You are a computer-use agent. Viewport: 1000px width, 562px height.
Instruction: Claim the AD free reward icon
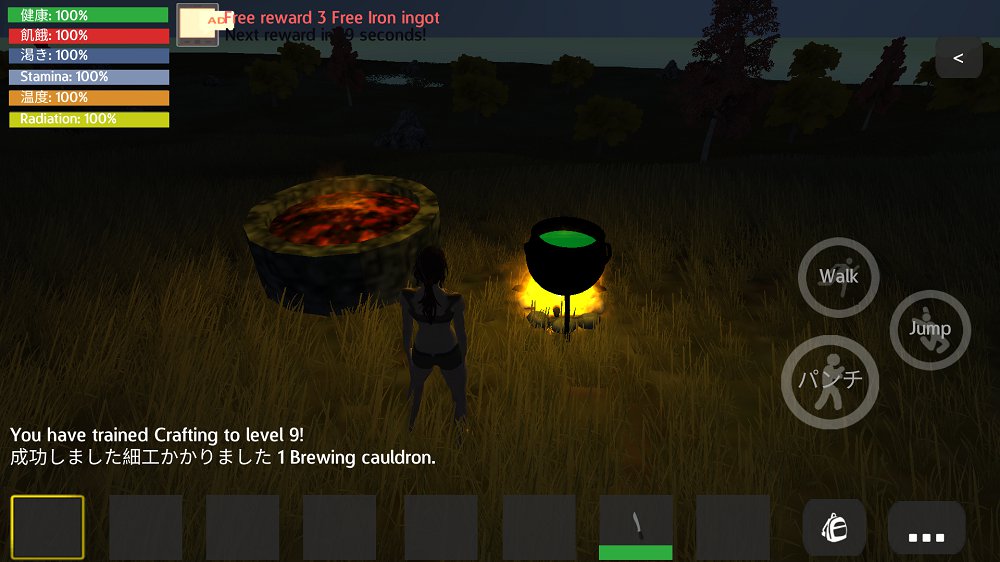coord(197,24)
